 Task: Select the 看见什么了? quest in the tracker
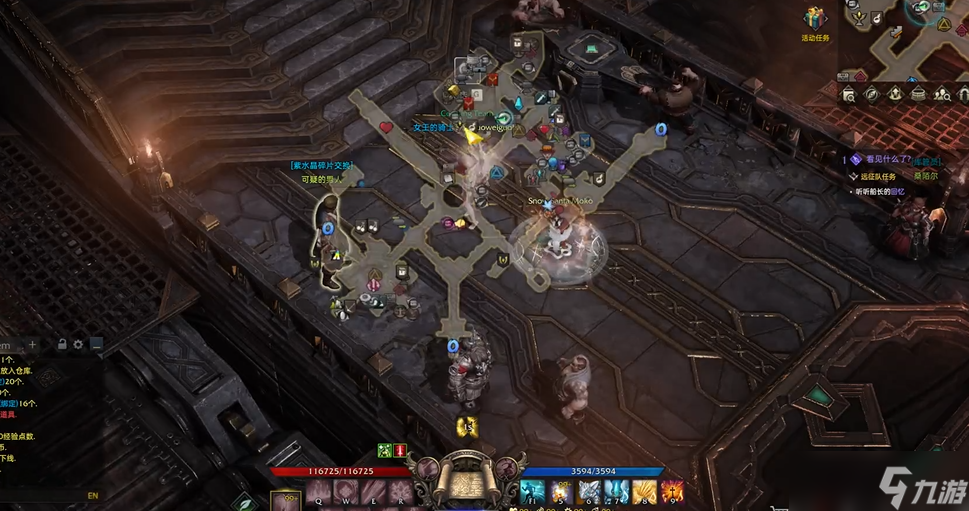point(886,159)
